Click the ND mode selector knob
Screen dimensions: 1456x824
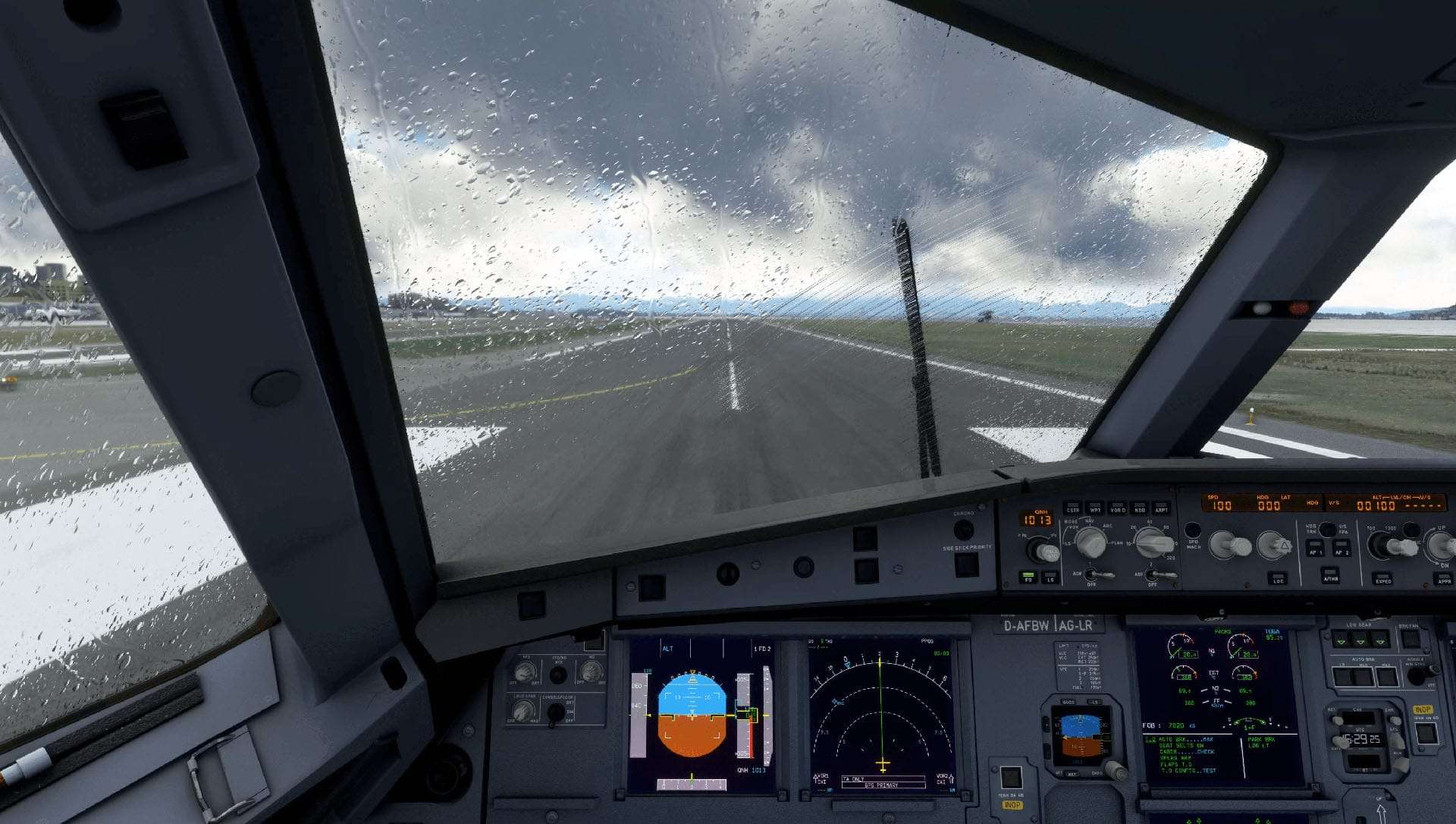coord(1090,542)
